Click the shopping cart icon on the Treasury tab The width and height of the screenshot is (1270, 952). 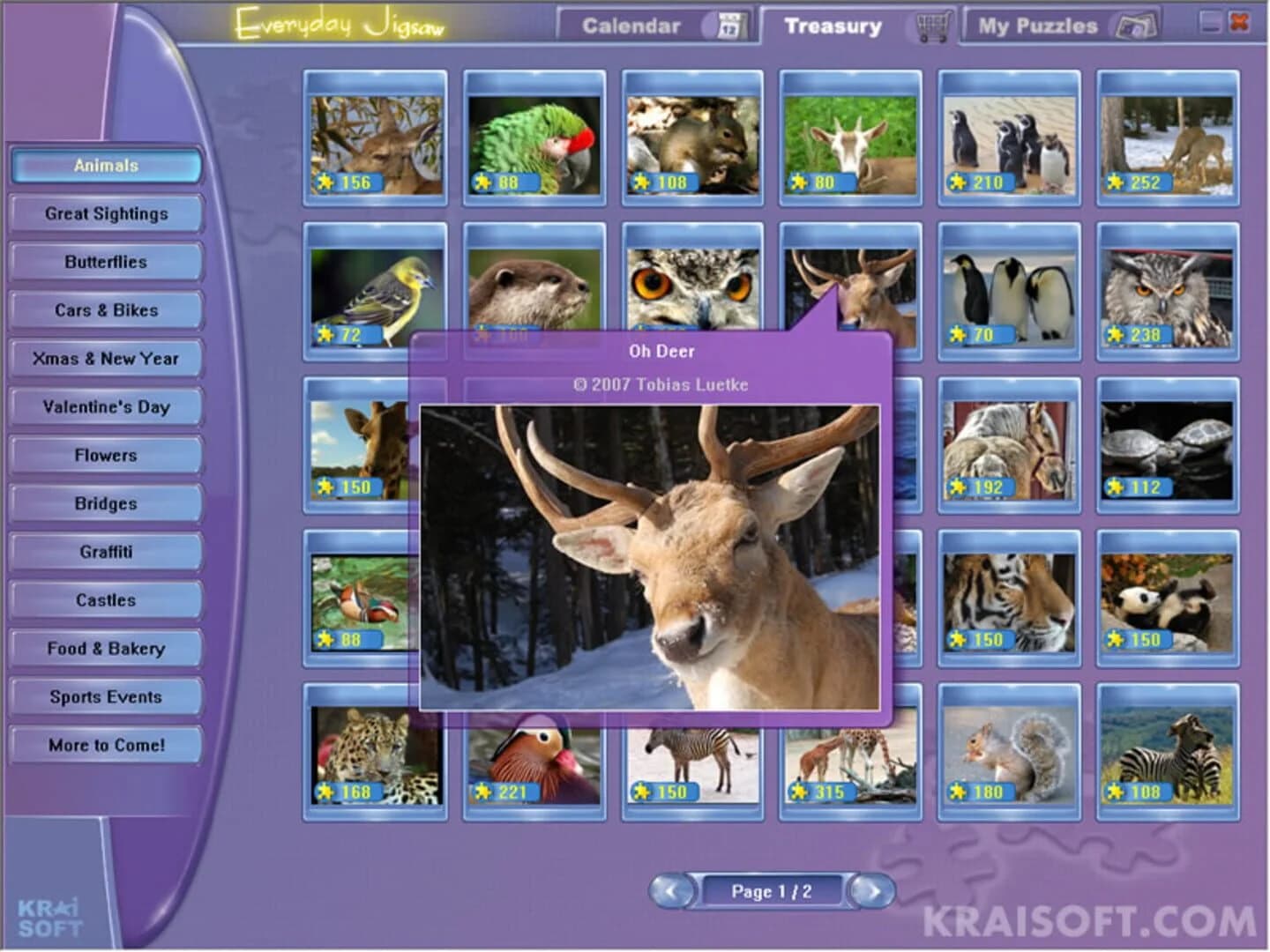[933, 25]
